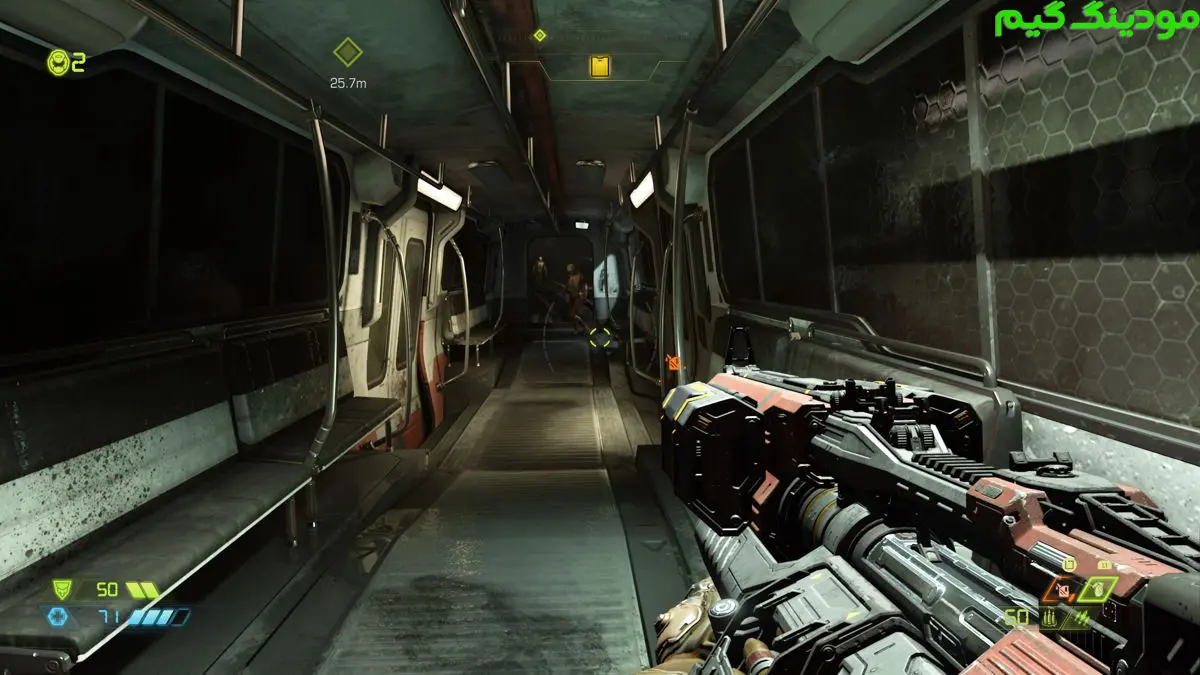Select the green diamond objective waypoint marker
The height and width of the screenshot is (675, 1200).
pos(347,52)
